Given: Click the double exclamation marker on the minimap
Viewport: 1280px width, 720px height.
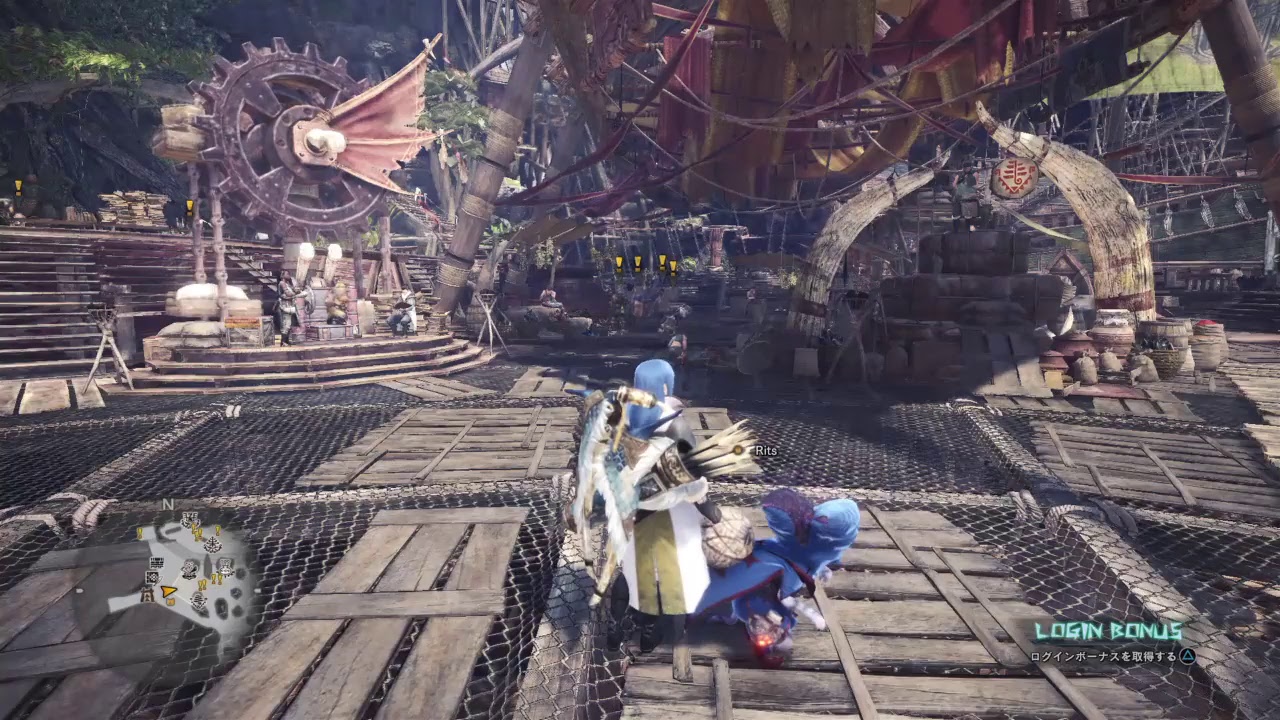Looking at the screenshot, I should (x=202, y=583).
